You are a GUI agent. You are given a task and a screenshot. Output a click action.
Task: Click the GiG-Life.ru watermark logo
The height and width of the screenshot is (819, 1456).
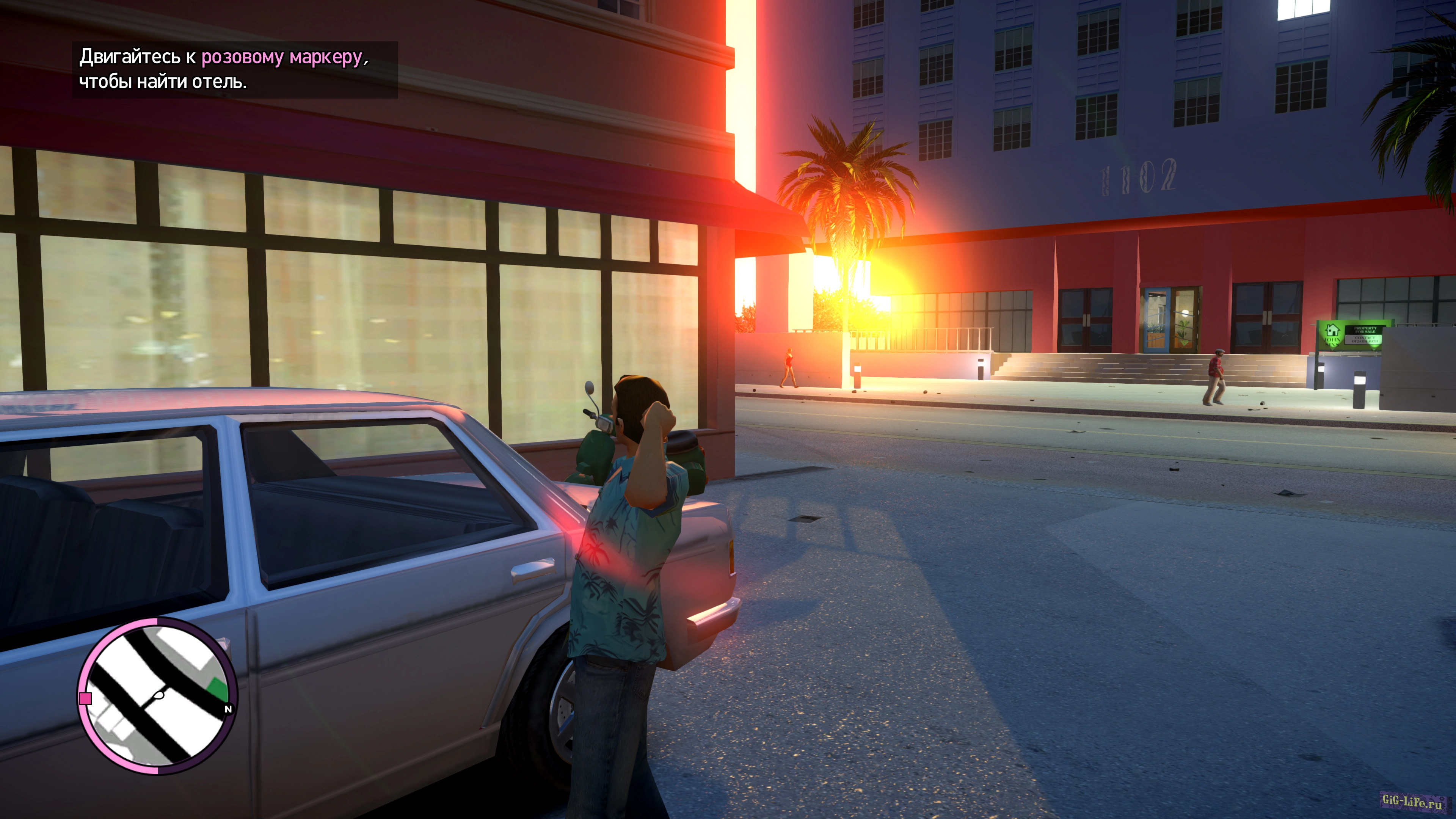pyautogui.click(x=1411, y=802)
